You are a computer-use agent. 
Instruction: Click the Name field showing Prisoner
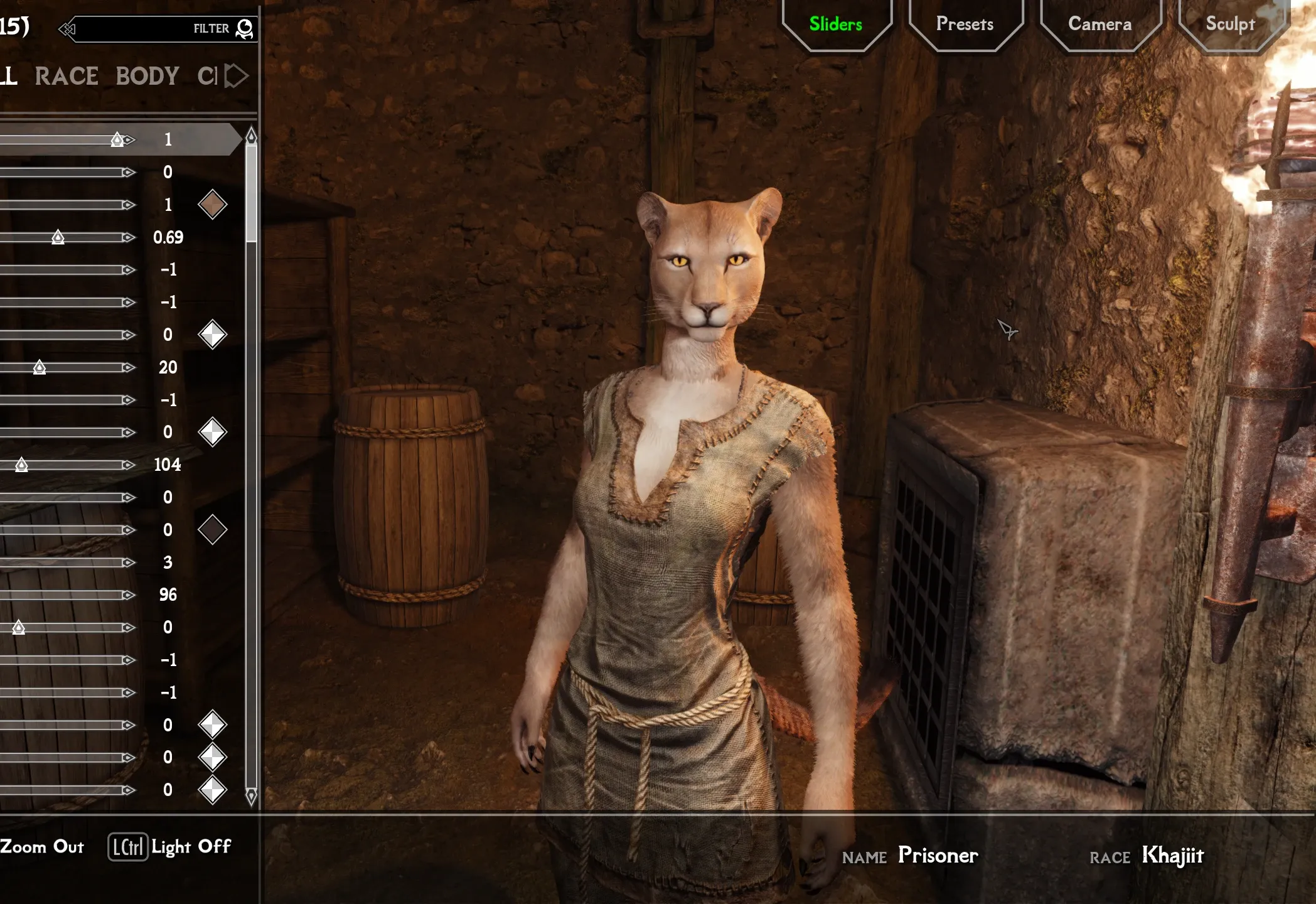[x=938, y=855]
